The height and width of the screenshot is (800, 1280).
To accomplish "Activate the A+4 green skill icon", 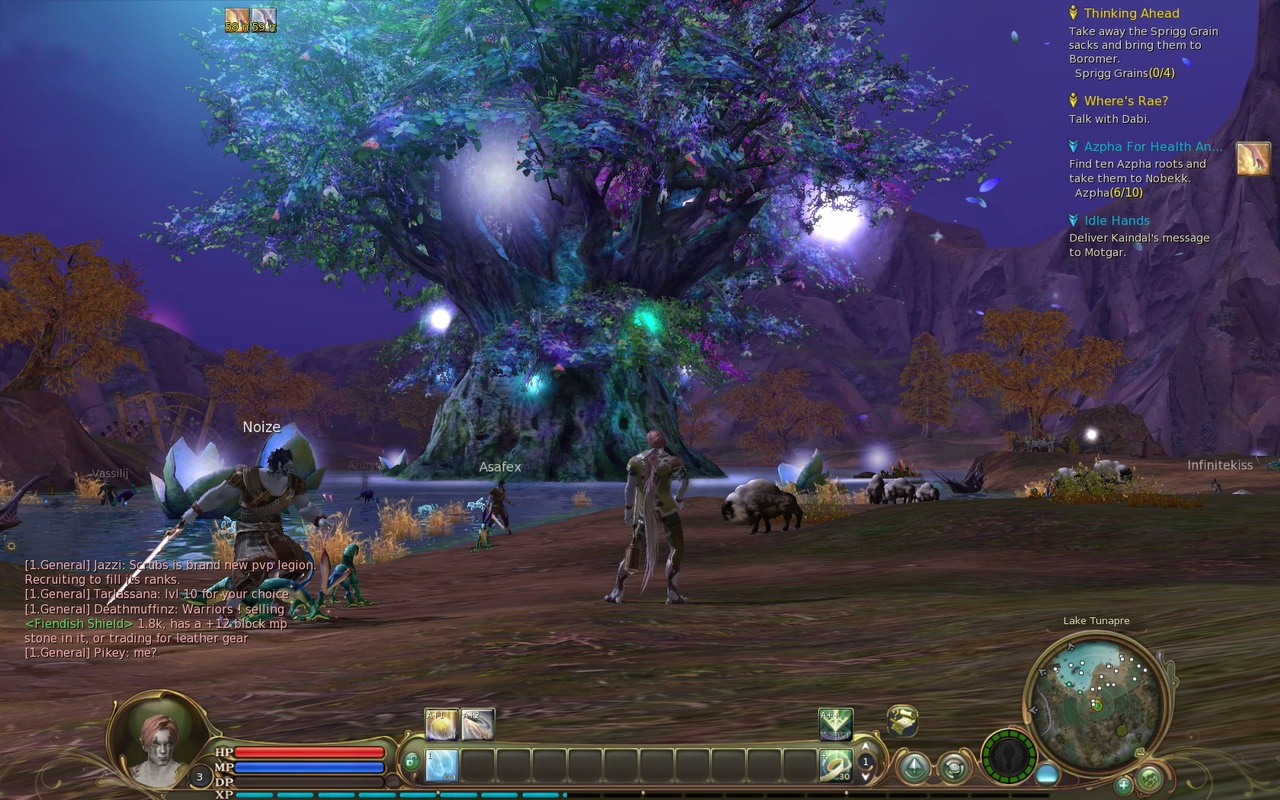I will [836, 721].
